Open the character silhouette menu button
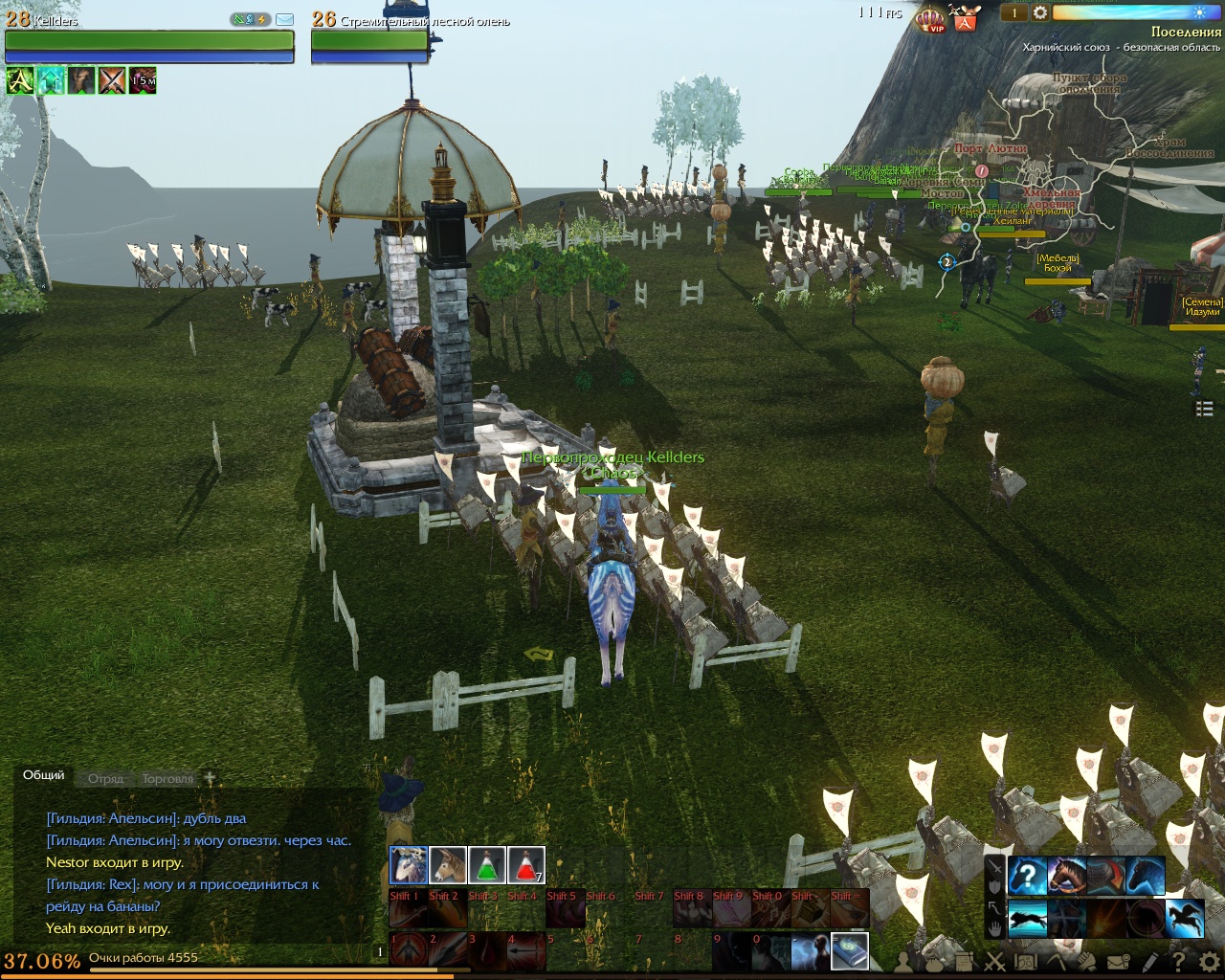The height and width of the screenshot is (980, 1225). [904, 962]
